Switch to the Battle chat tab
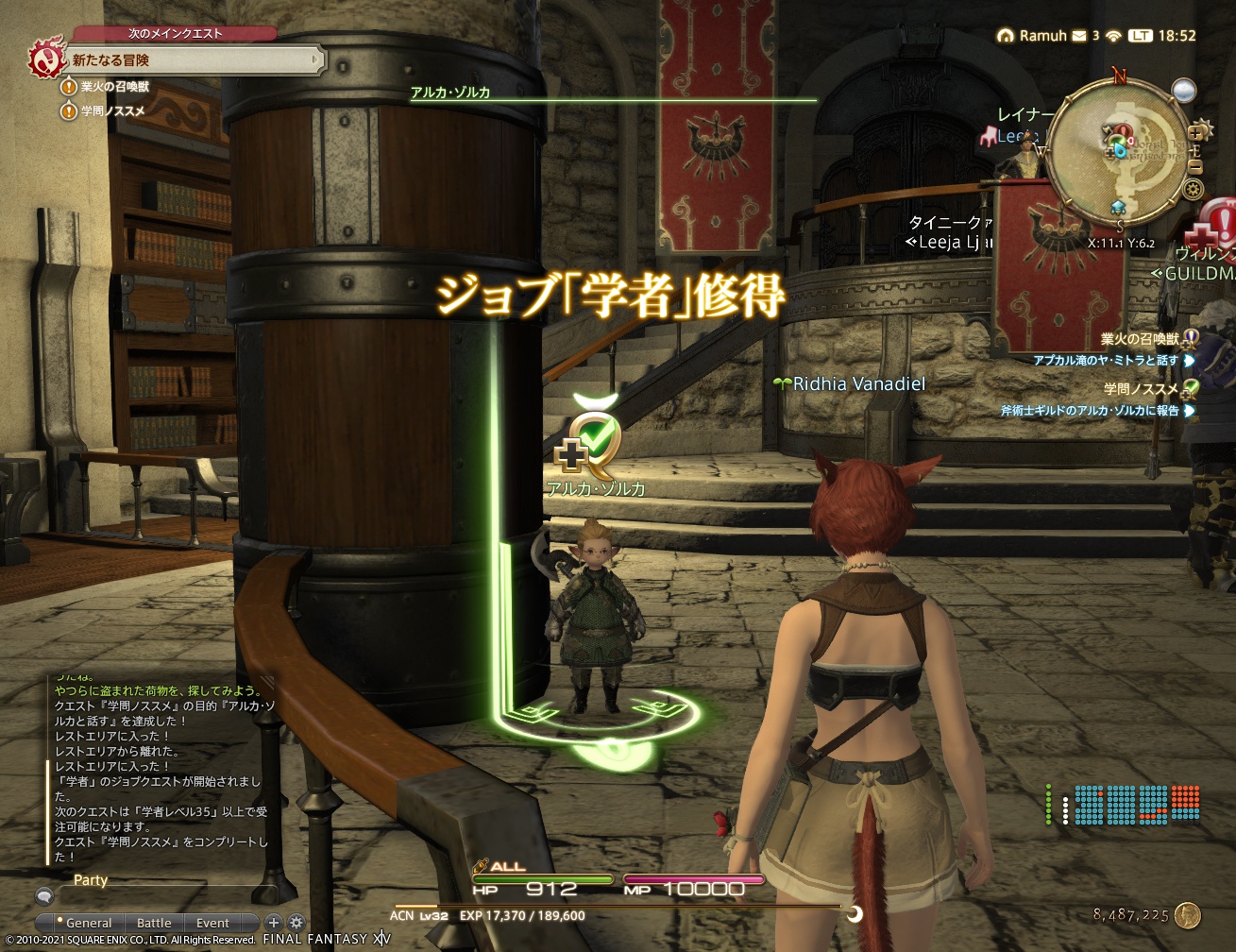Screen dimensions: 1236x952 tap(155, 923)
